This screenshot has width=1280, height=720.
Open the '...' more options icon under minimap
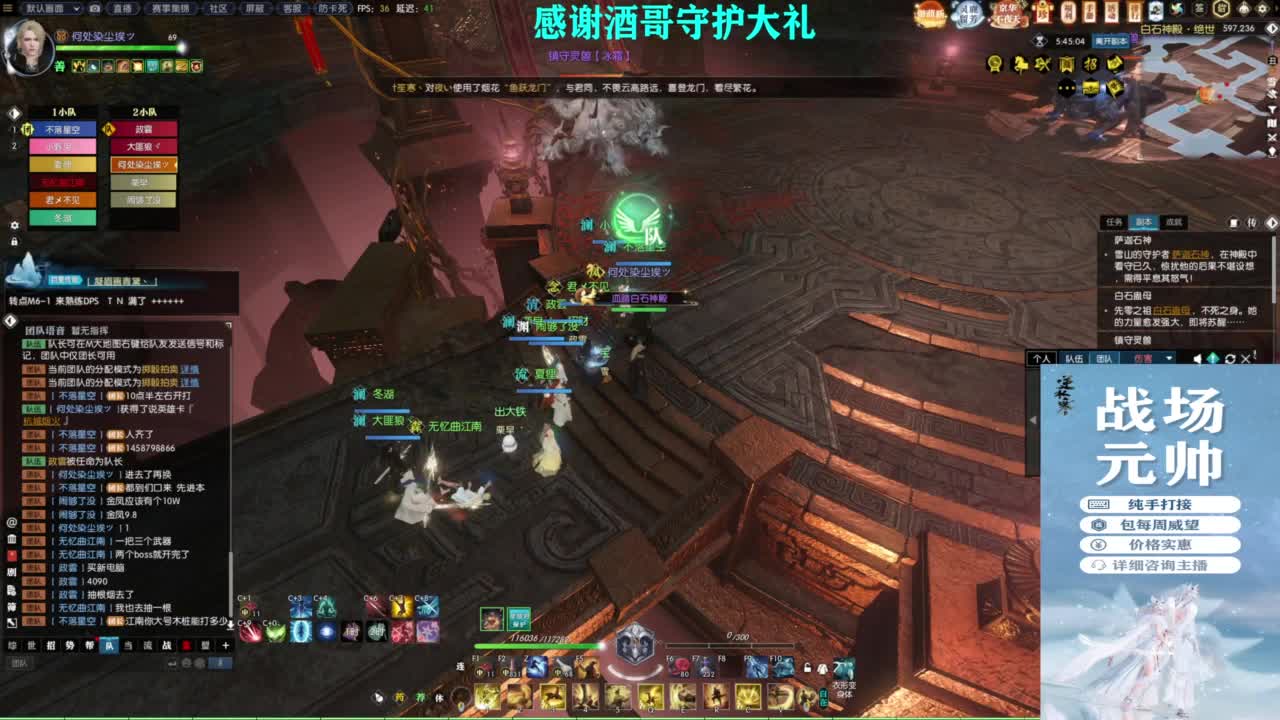tap(1066, 88)
